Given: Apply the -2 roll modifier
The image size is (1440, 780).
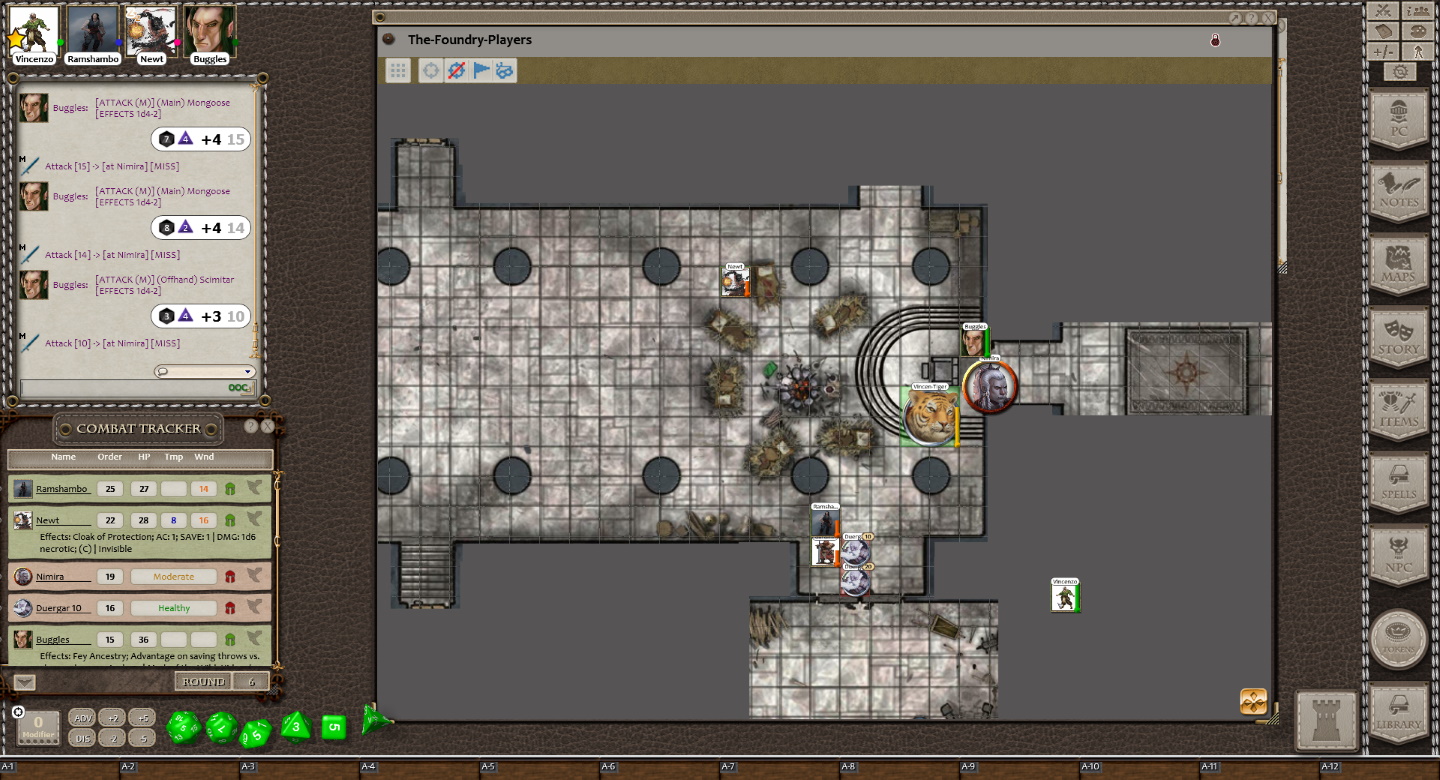Looking at the screenshot, I should (x=112, y=738).
